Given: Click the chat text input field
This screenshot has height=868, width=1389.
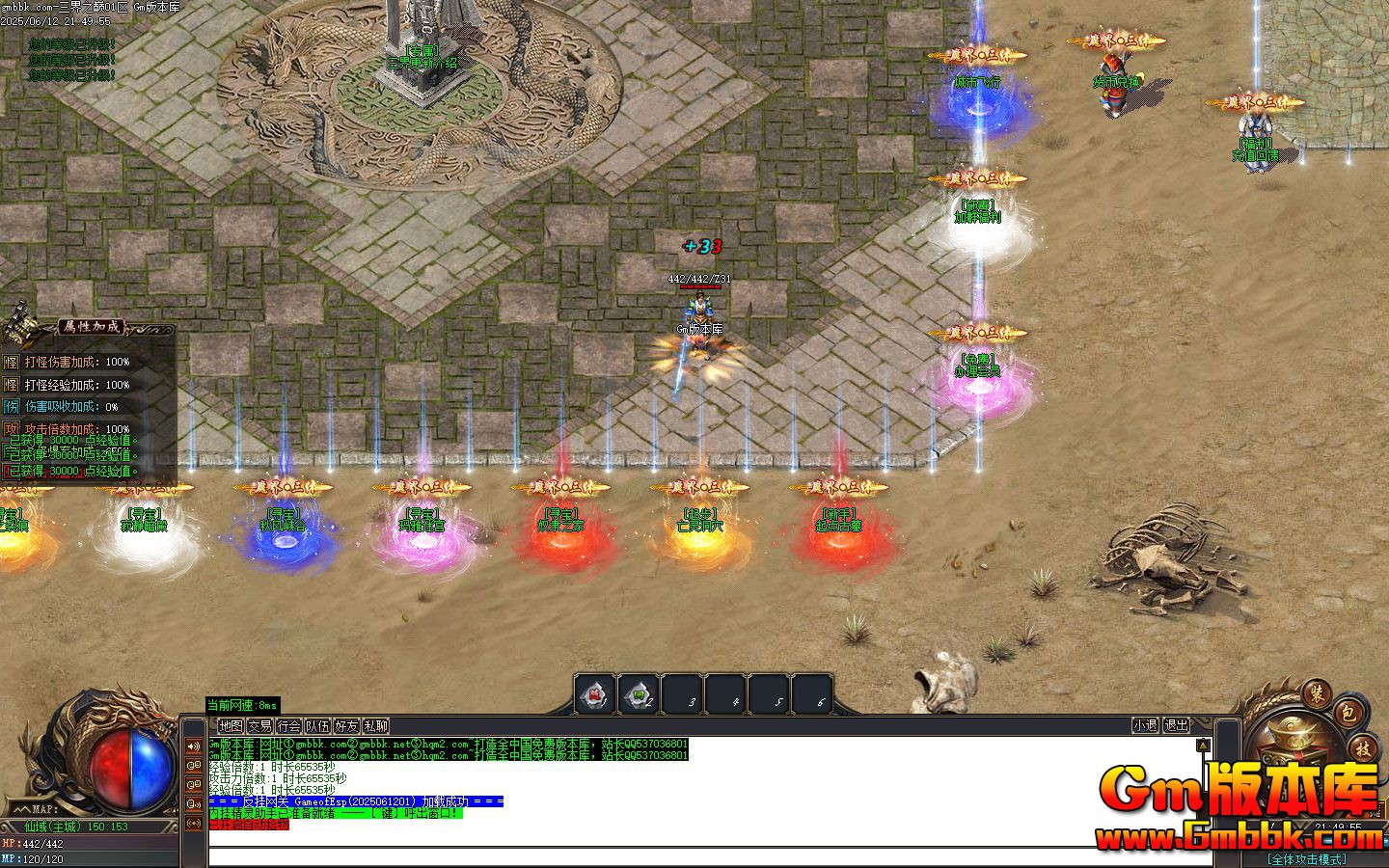Looking at the screenshot, I should click(x=675, y=856).
